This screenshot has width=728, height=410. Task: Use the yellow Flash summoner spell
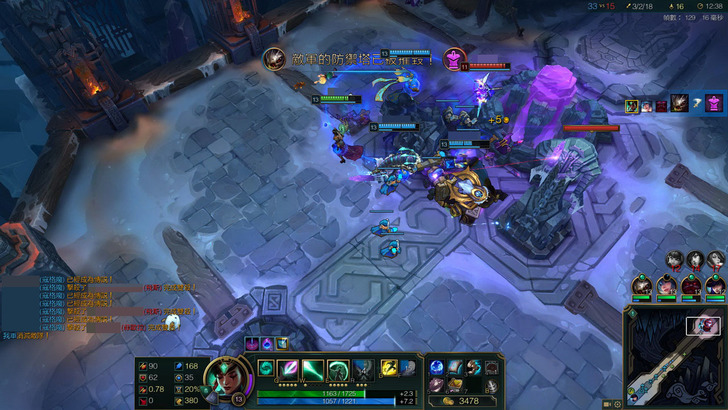coord(389,368)
